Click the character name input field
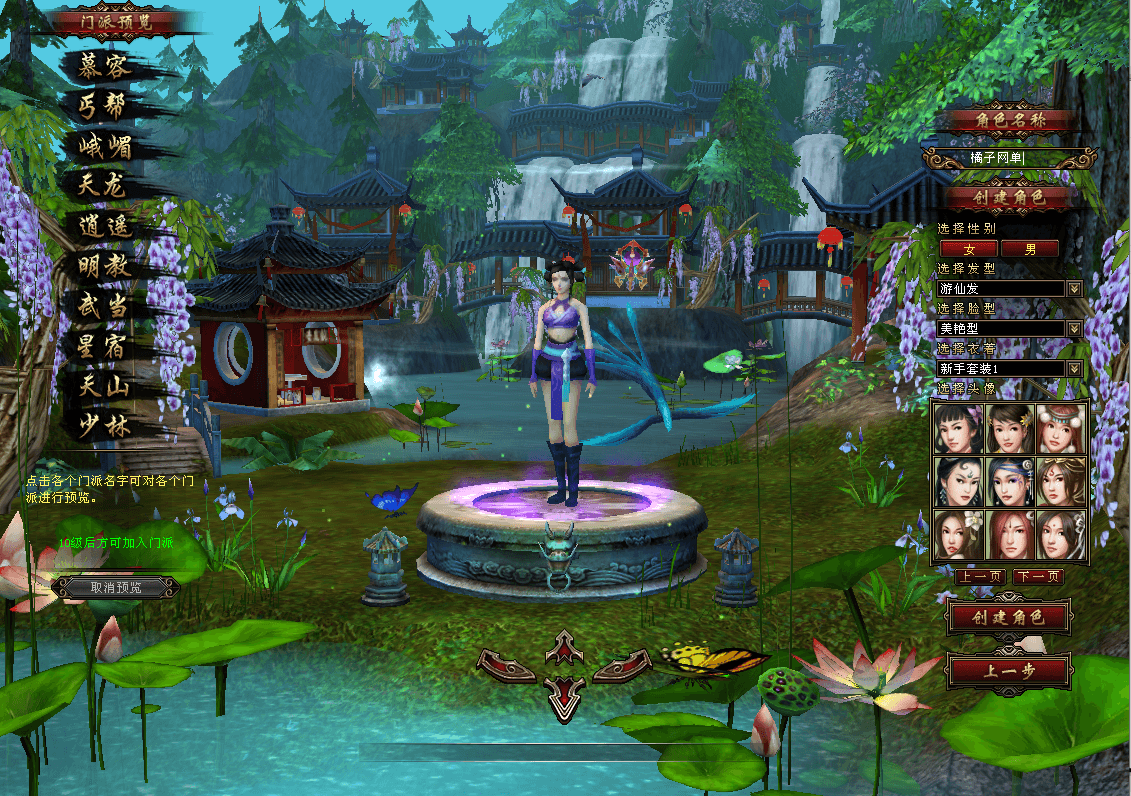 point(1007,158)
